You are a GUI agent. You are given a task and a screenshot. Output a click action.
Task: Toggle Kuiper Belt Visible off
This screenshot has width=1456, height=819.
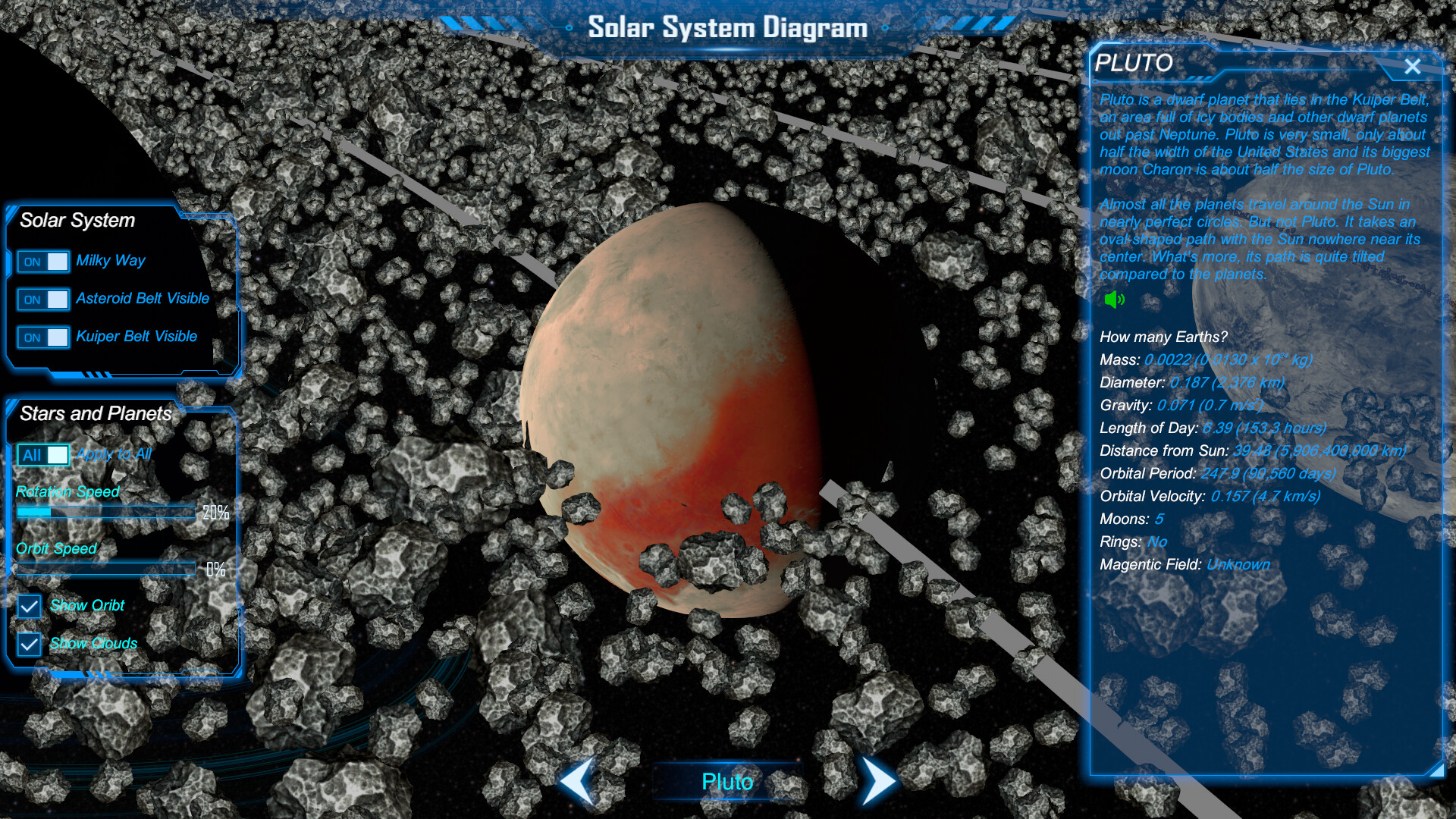(43, 337)
